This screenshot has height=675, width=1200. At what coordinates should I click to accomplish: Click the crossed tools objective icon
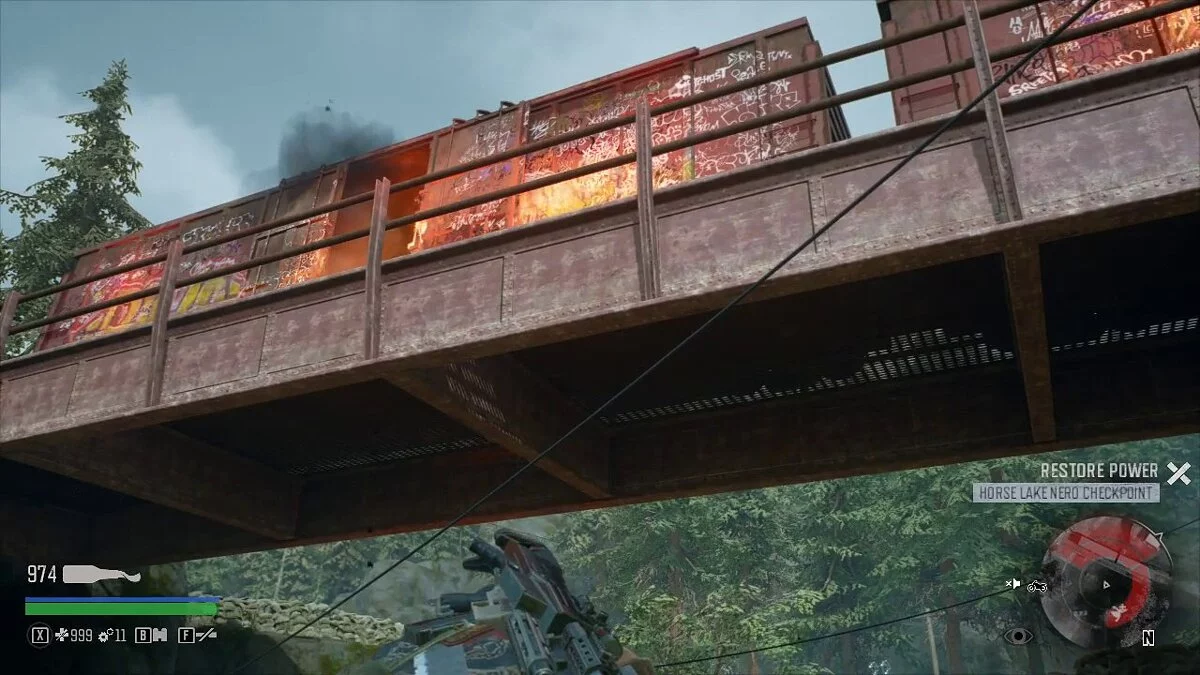click(1179, 473)
